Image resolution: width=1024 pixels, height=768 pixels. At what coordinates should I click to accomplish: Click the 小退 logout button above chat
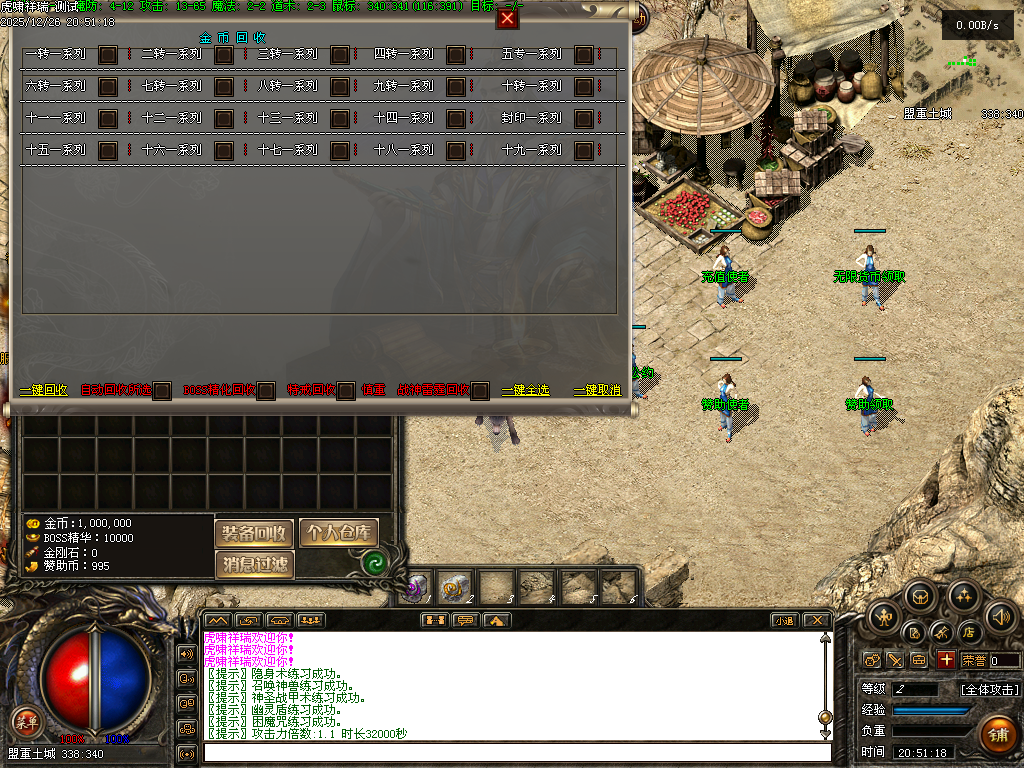point(783,621)
